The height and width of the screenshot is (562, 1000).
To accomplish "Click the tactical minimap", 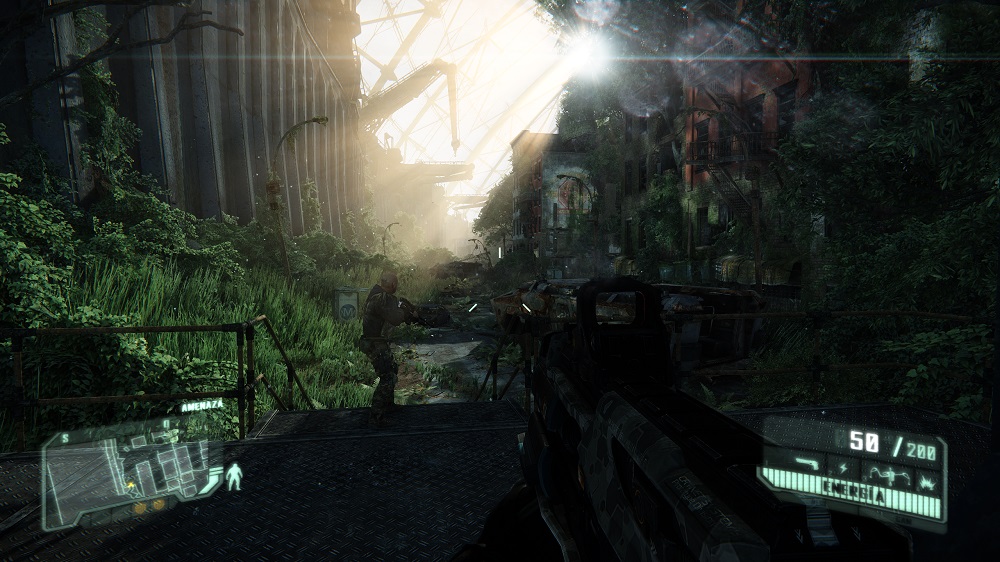I will (x=129, y=471).
